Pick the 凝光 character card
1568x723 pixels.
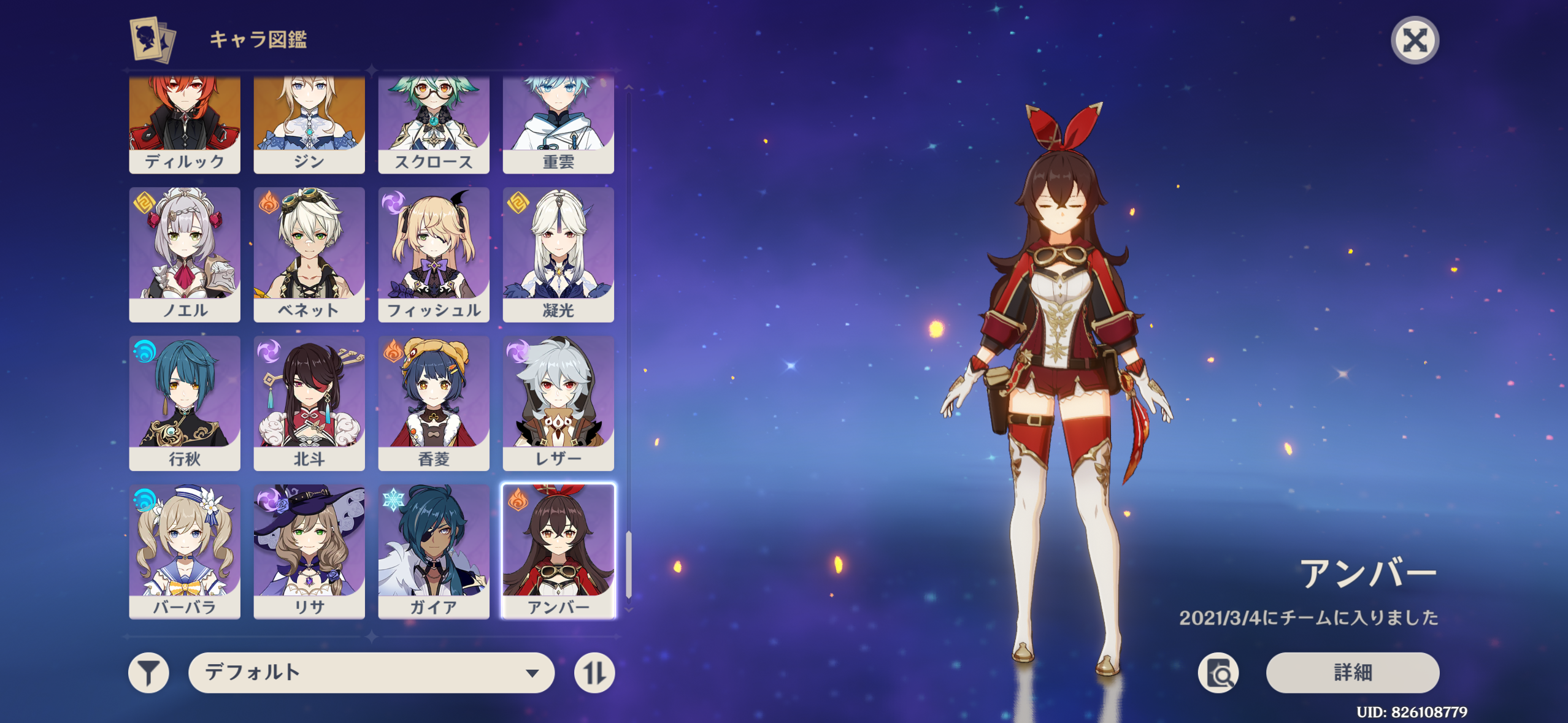click(x=558, y=254)
